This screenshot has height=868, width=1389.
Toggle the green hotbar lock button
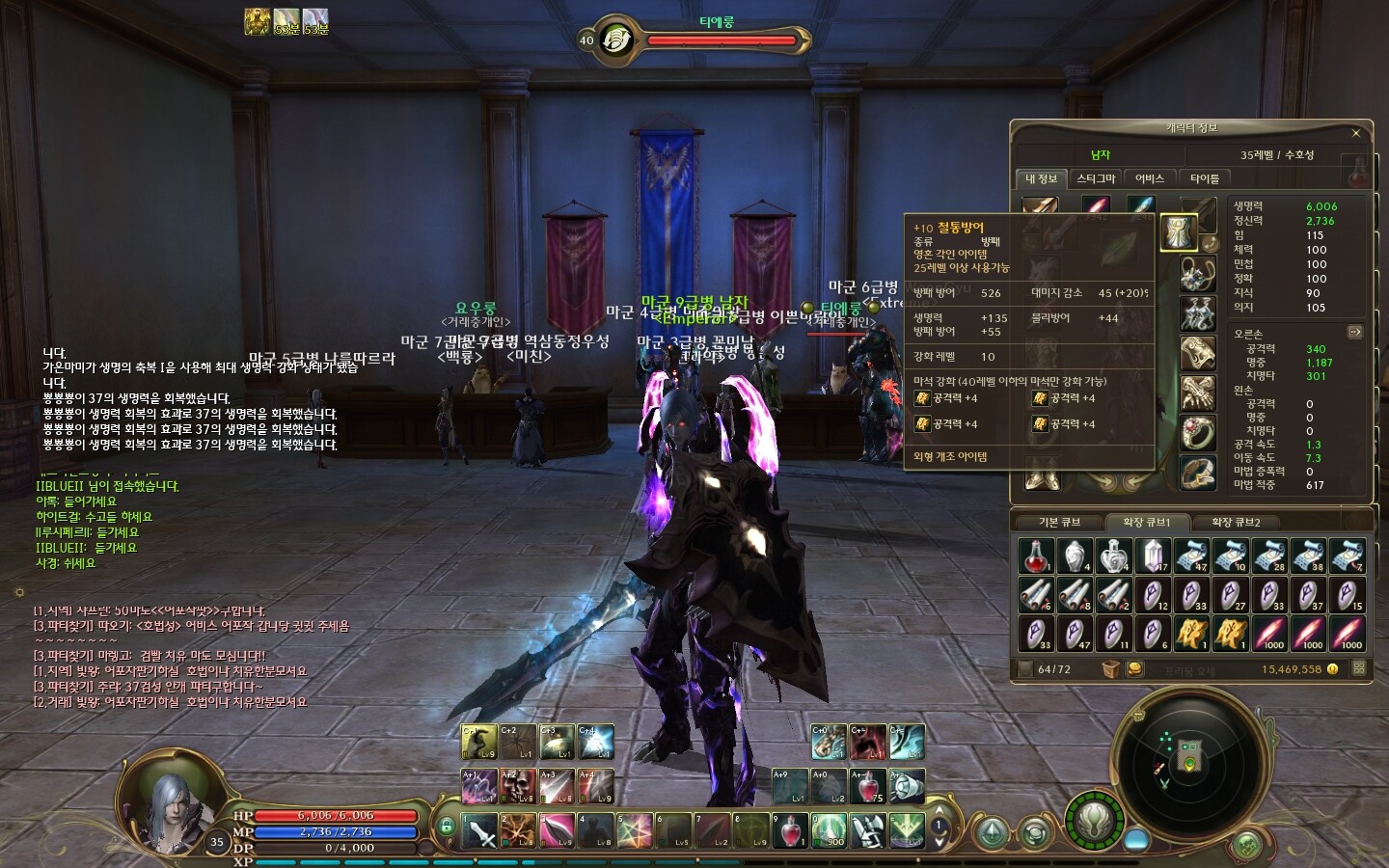click(446, 826)
